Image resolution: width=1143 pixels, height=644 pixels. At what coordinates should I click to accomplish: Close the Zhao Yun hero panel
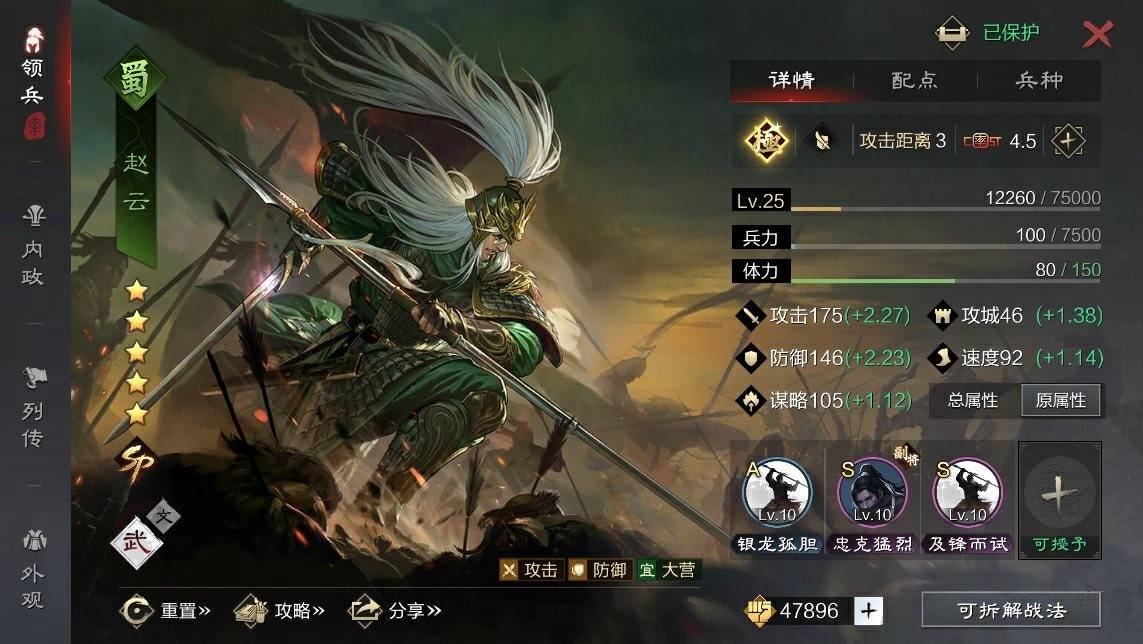[1097, 34]
